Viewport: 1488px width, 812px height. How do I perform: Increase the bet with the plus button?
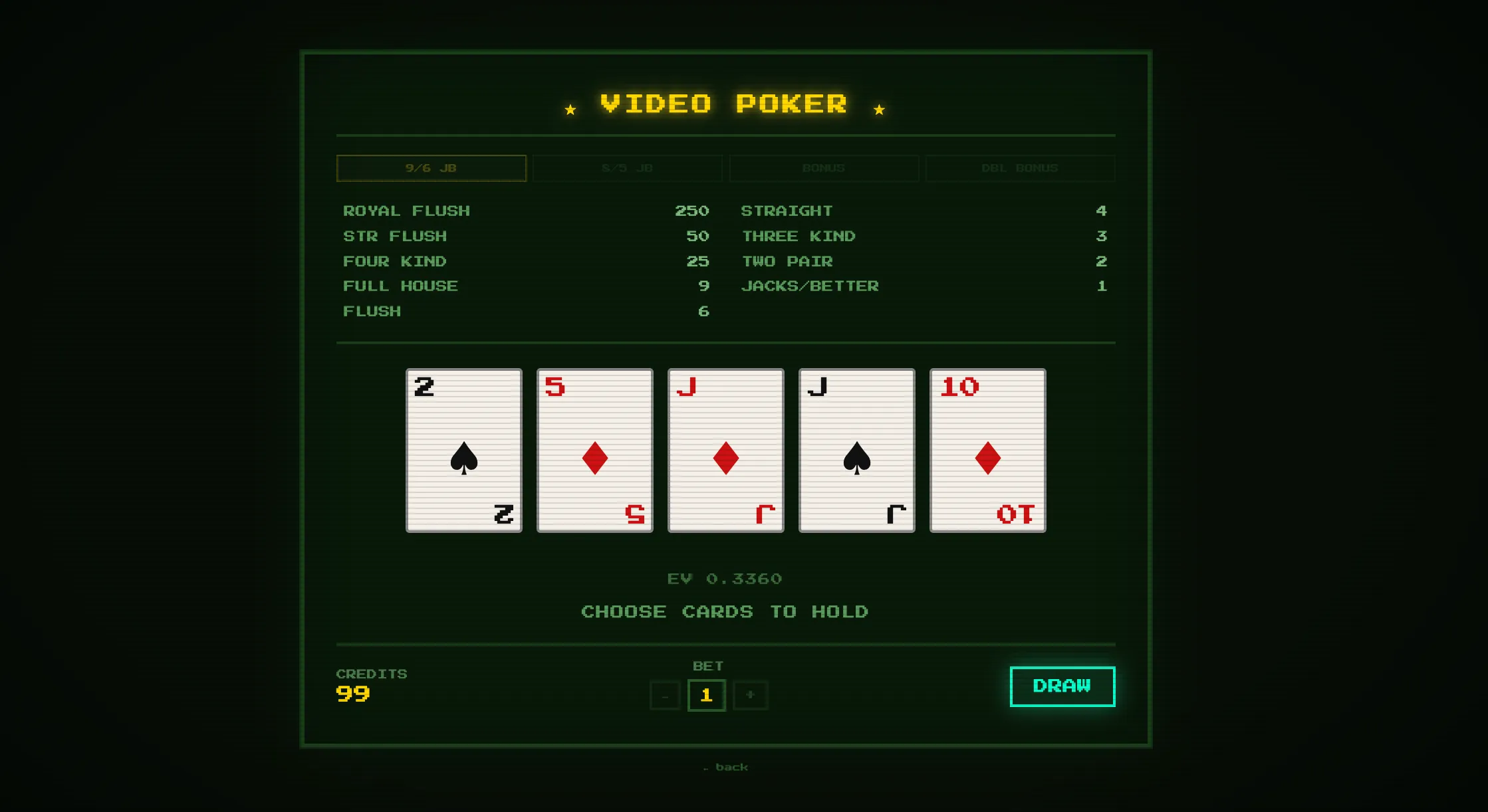pos(750,695)
